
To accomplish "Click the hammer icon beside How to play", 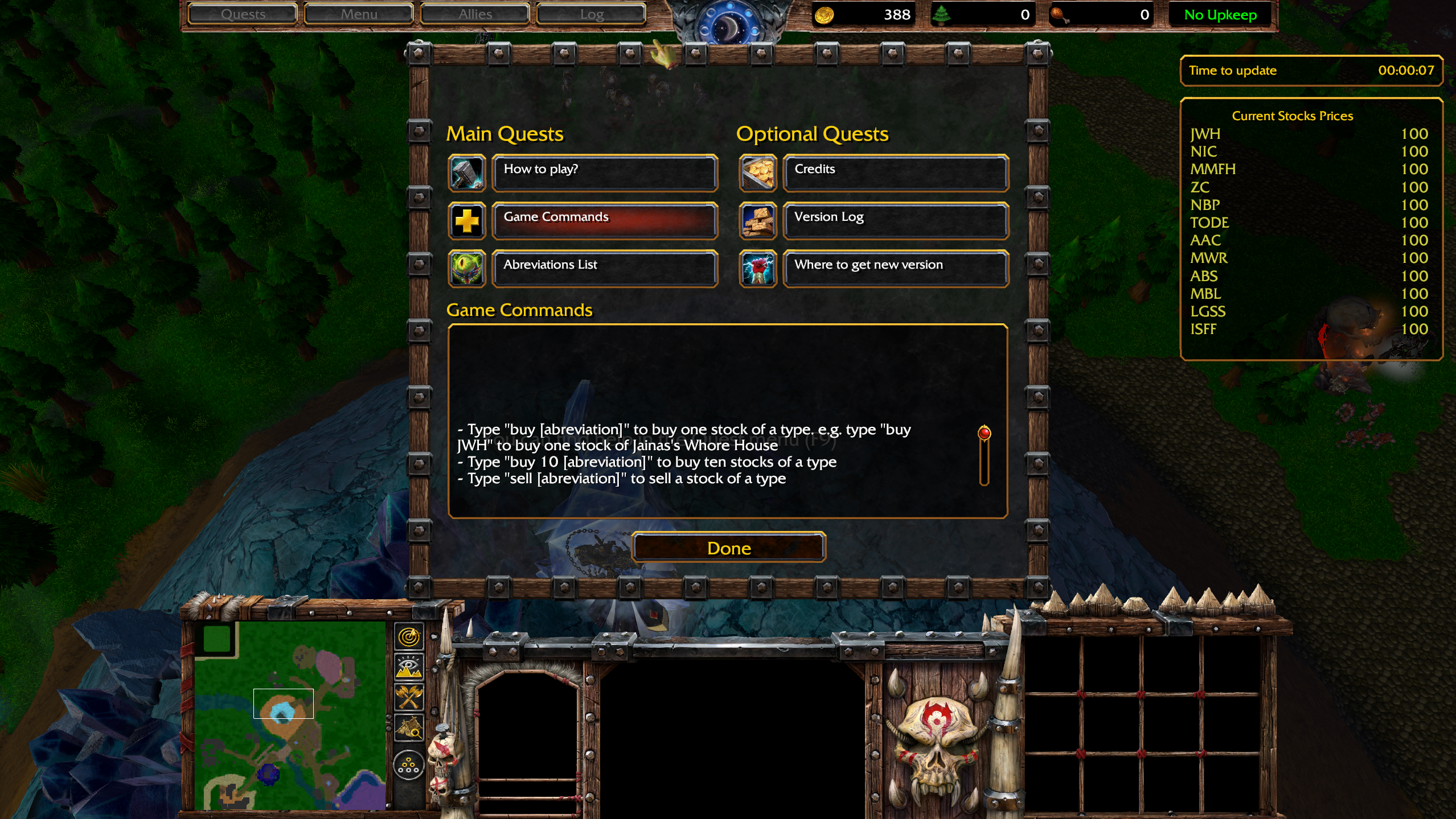I will (466, 173).
